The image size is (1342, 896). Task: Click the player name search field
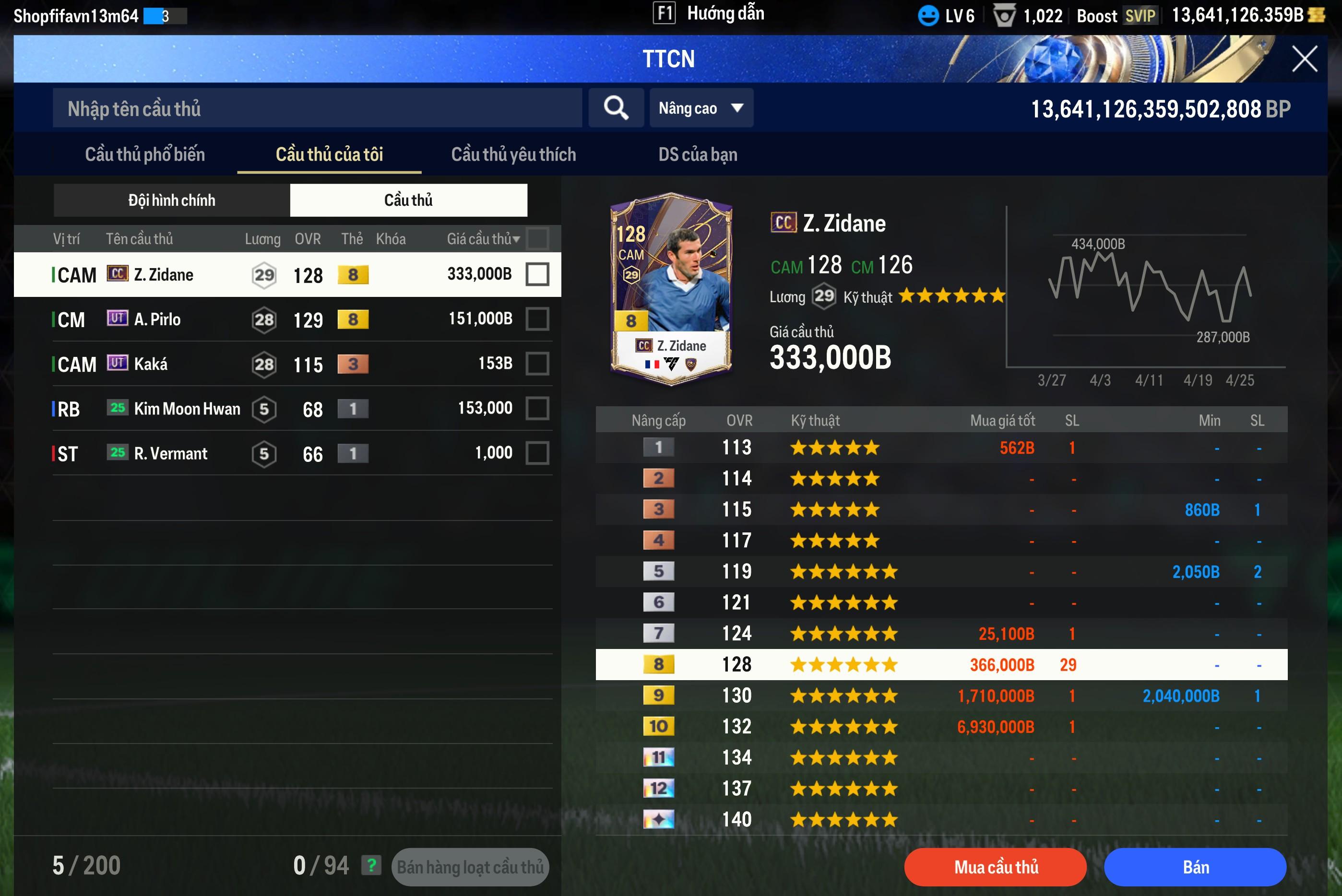(317, 108)
